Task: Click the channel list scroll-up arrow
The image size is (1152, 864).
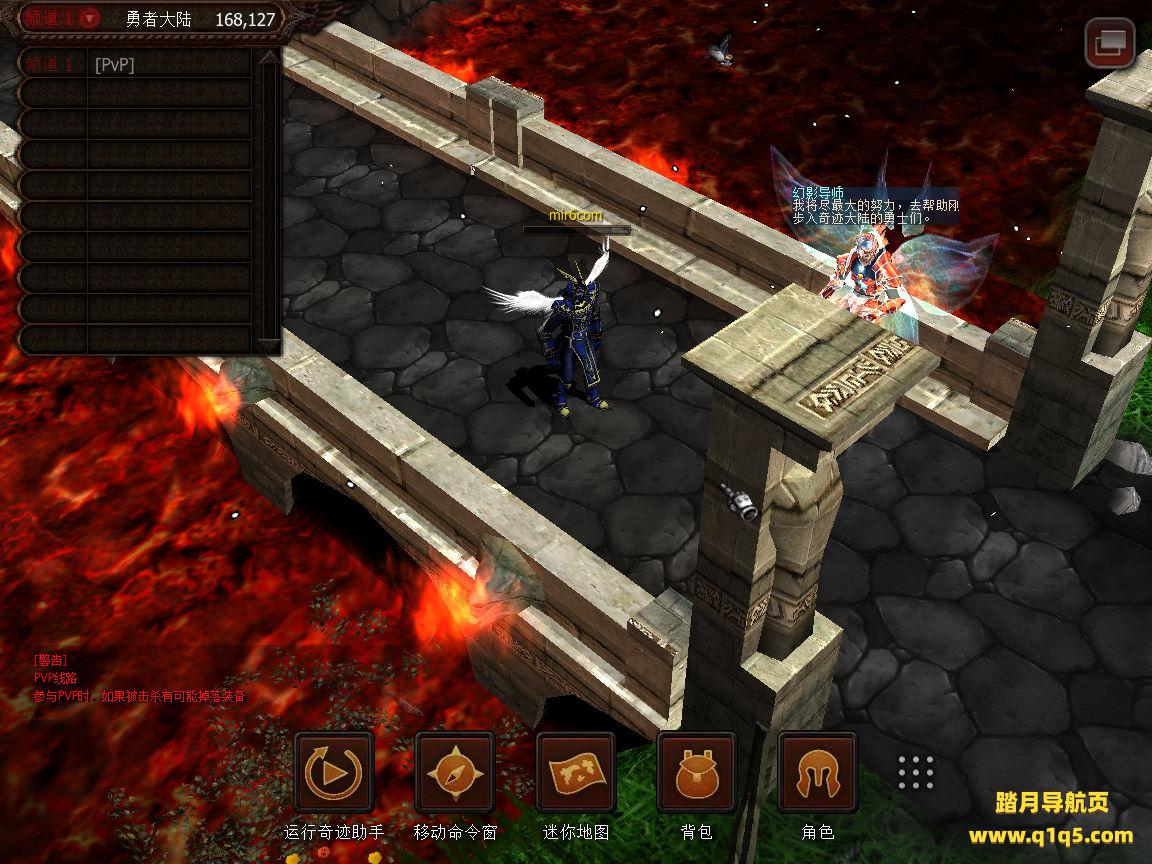Action: coord(268,57)
